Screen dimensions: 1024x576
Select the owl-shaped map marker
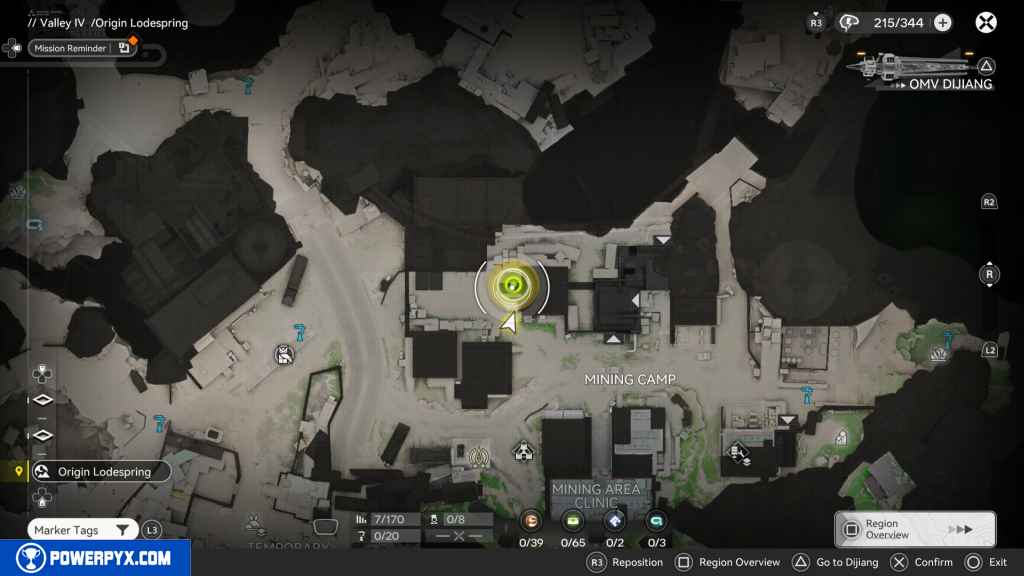point(284,354)
